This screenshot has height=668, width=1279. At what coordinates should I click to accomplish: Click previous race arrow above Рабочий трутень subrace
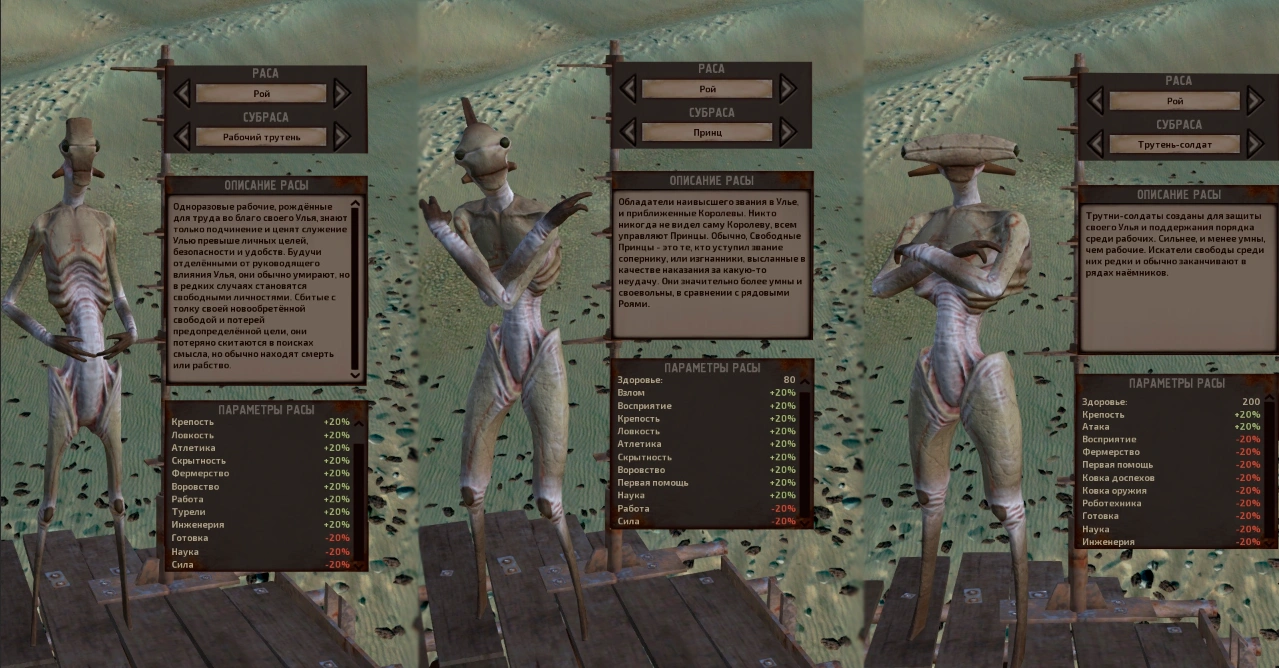coord(182,93)
